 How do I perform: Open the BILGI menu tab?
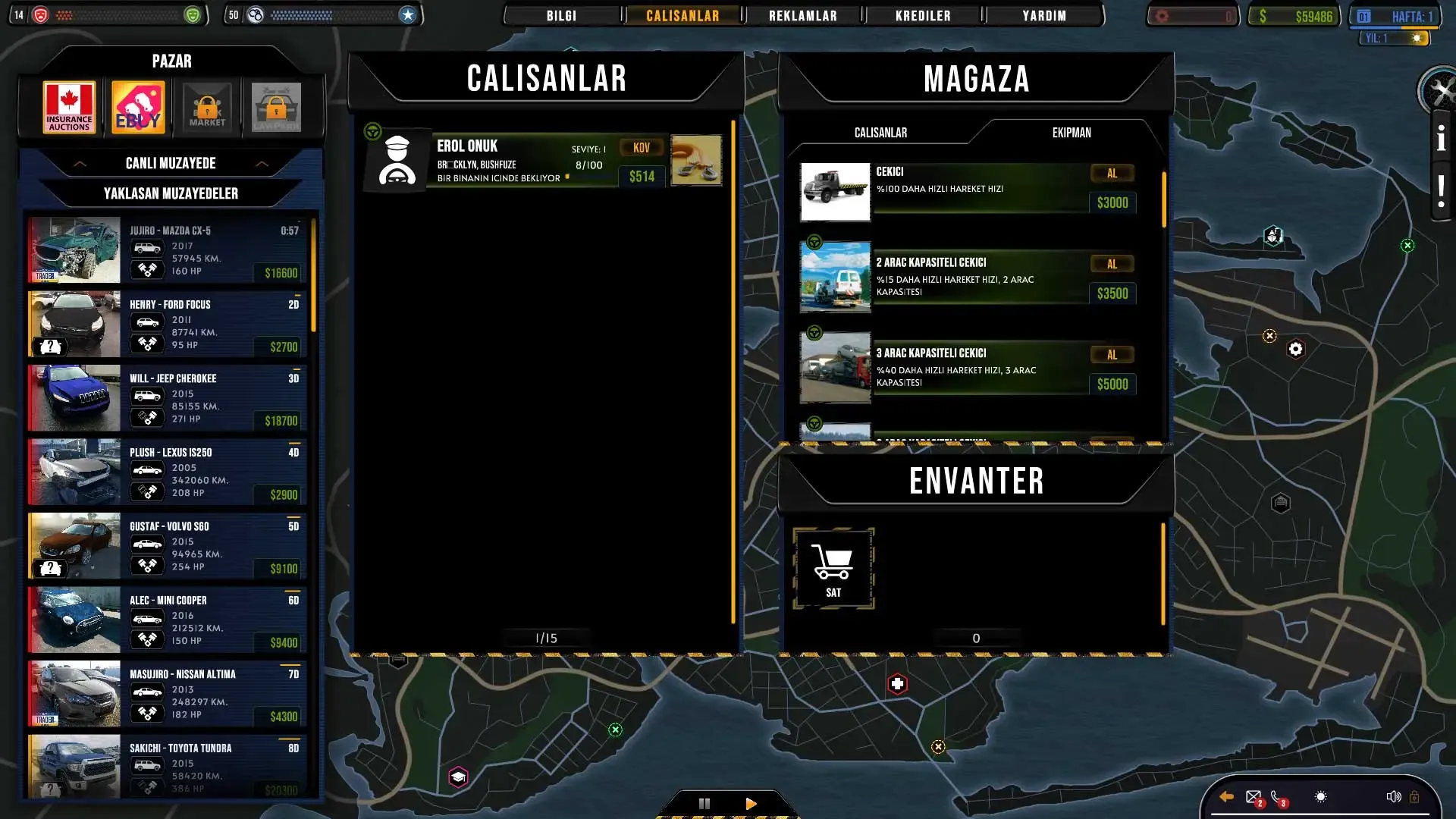(x=561, y=16)
